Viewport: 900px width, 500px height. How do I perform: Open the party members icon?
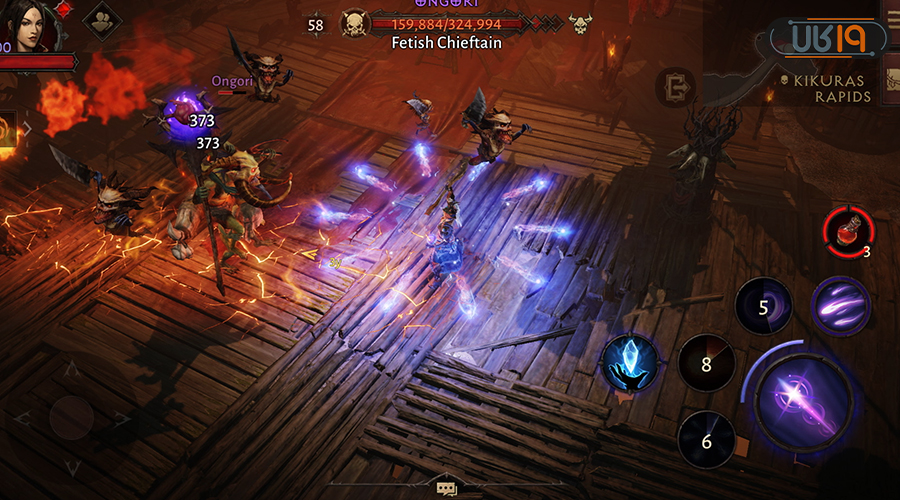pyautogui.click(x=102, y=19)
